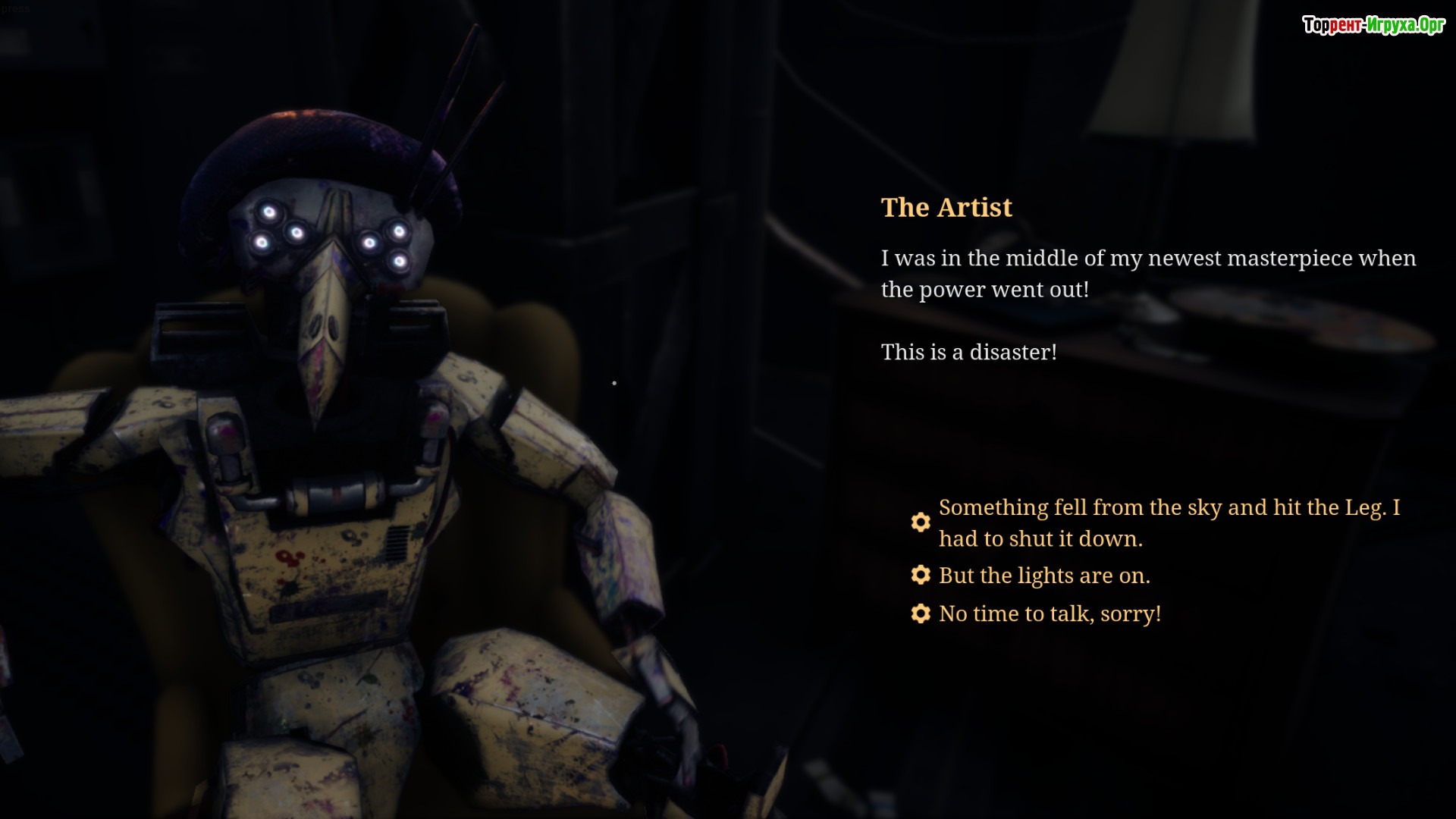Choose the reply about something hitting the Leg
The width and height of the screenshot is (1456, 819).
pos(1168,522)
